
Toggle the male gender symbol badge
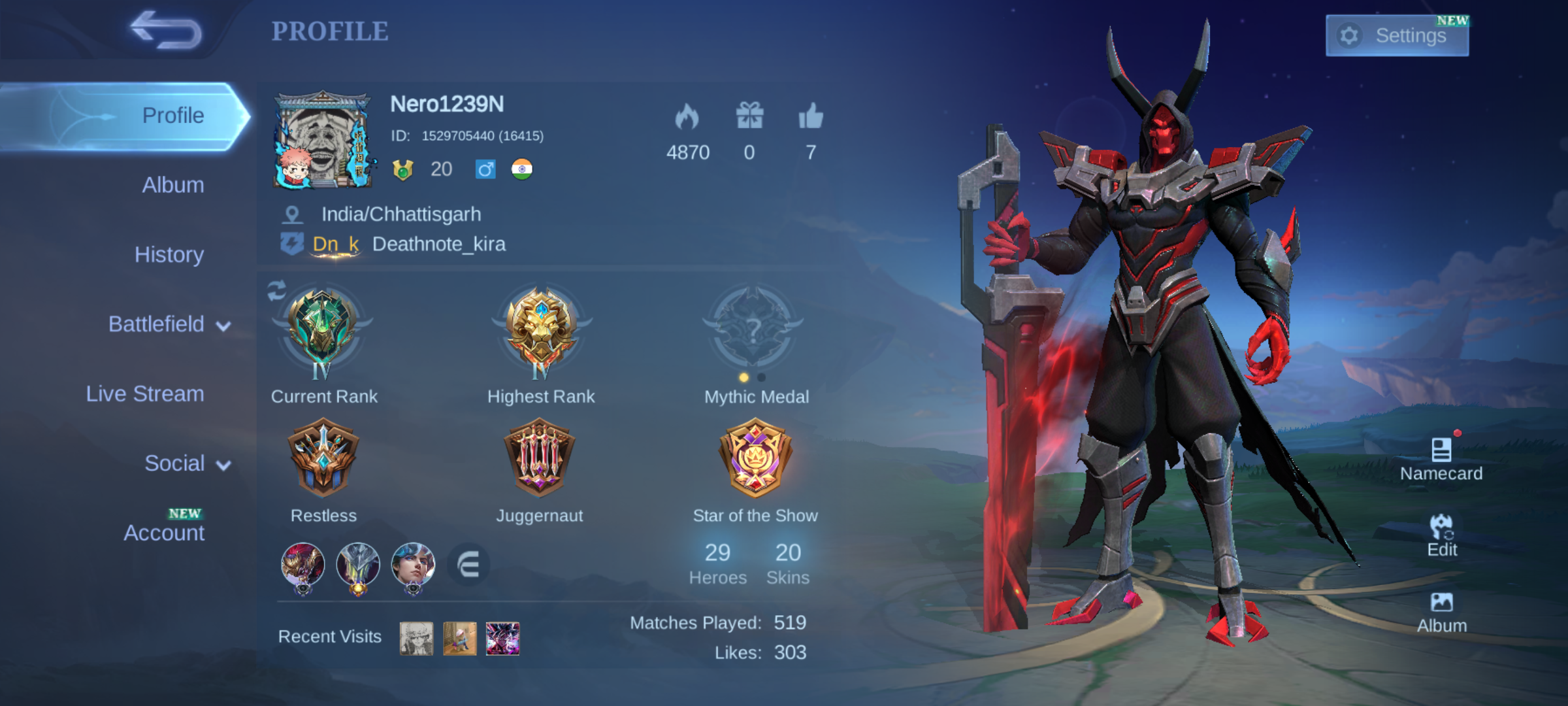[x=485, y=169]
